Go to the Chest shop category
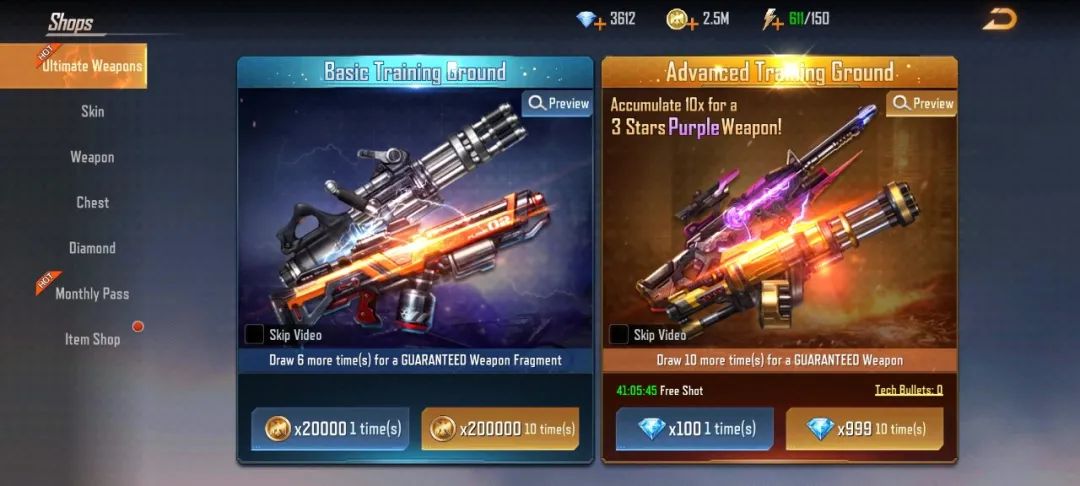The width and height of the screenshot is (1080, 486). 92,202
